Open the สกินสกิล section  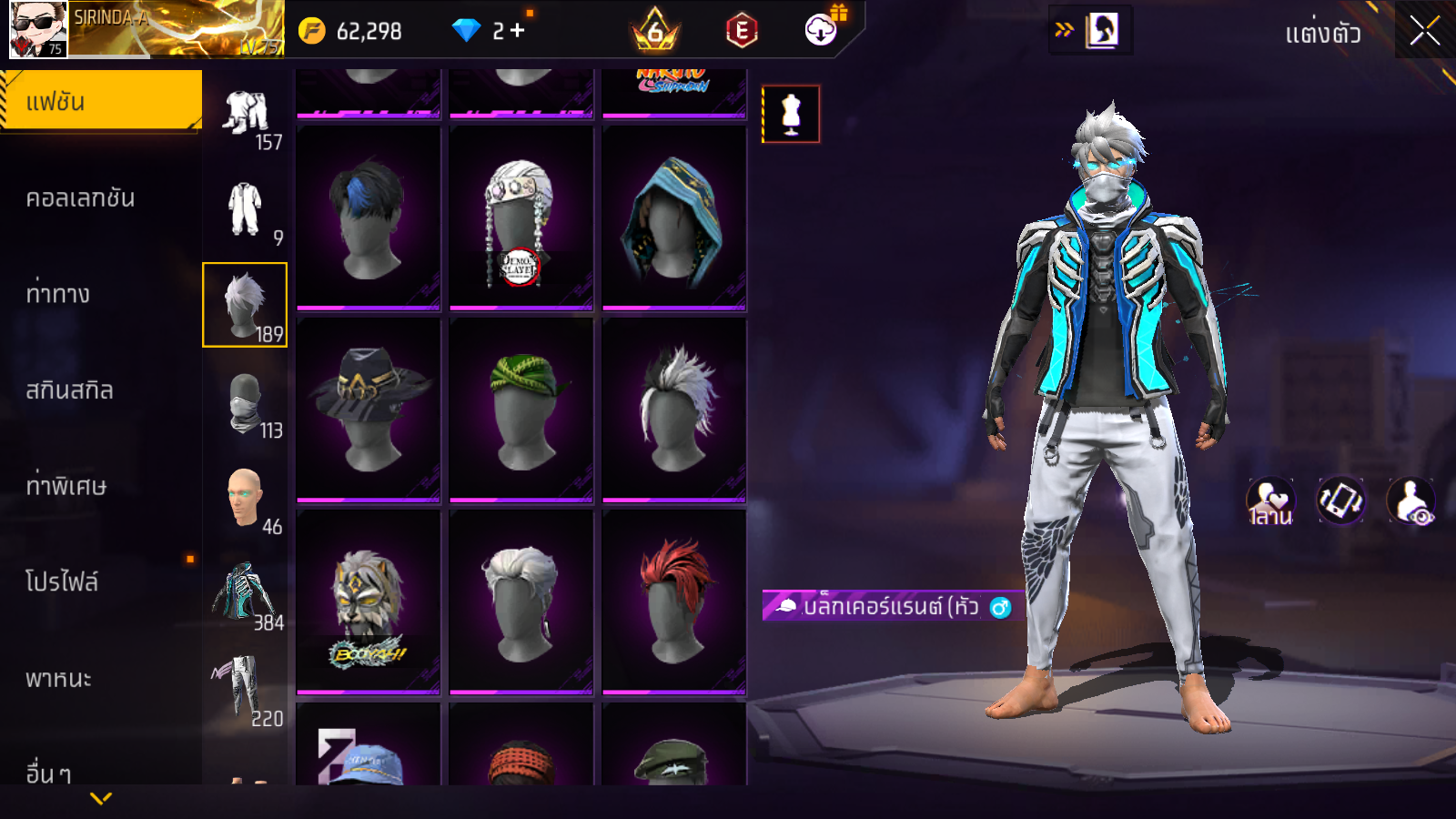[70, 390]
